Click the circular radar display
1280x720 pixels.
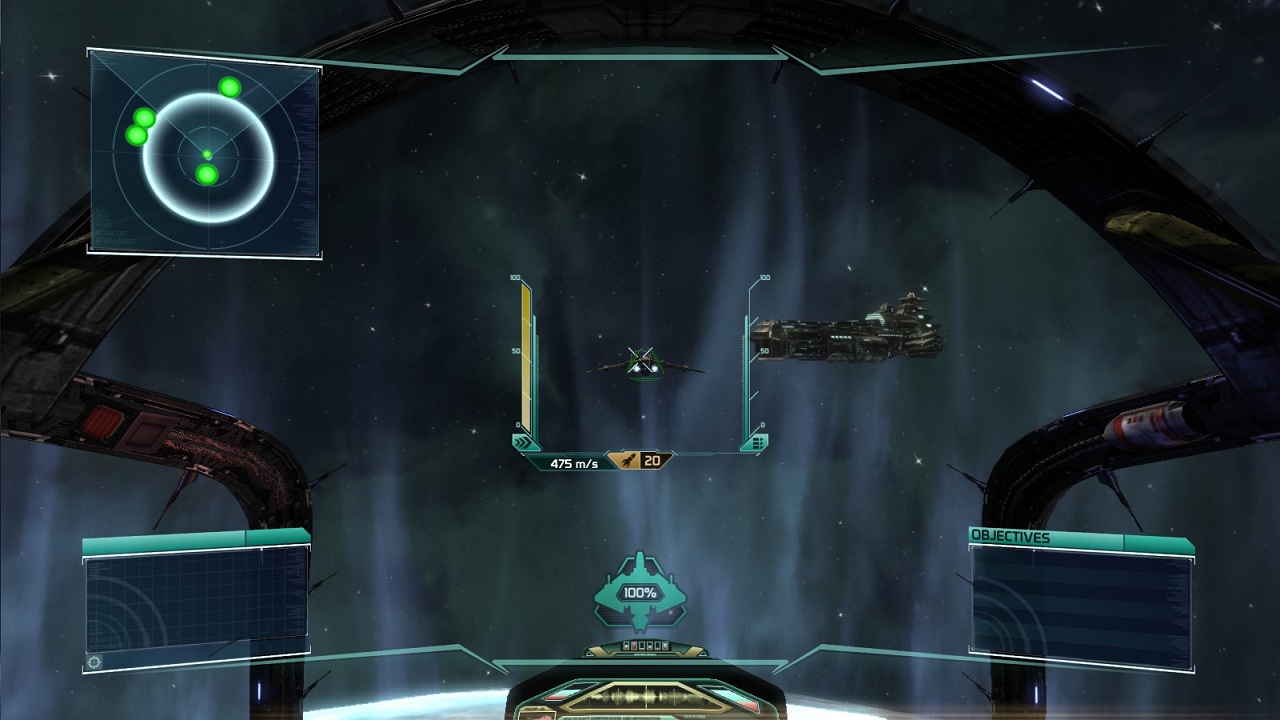point(208,156)
